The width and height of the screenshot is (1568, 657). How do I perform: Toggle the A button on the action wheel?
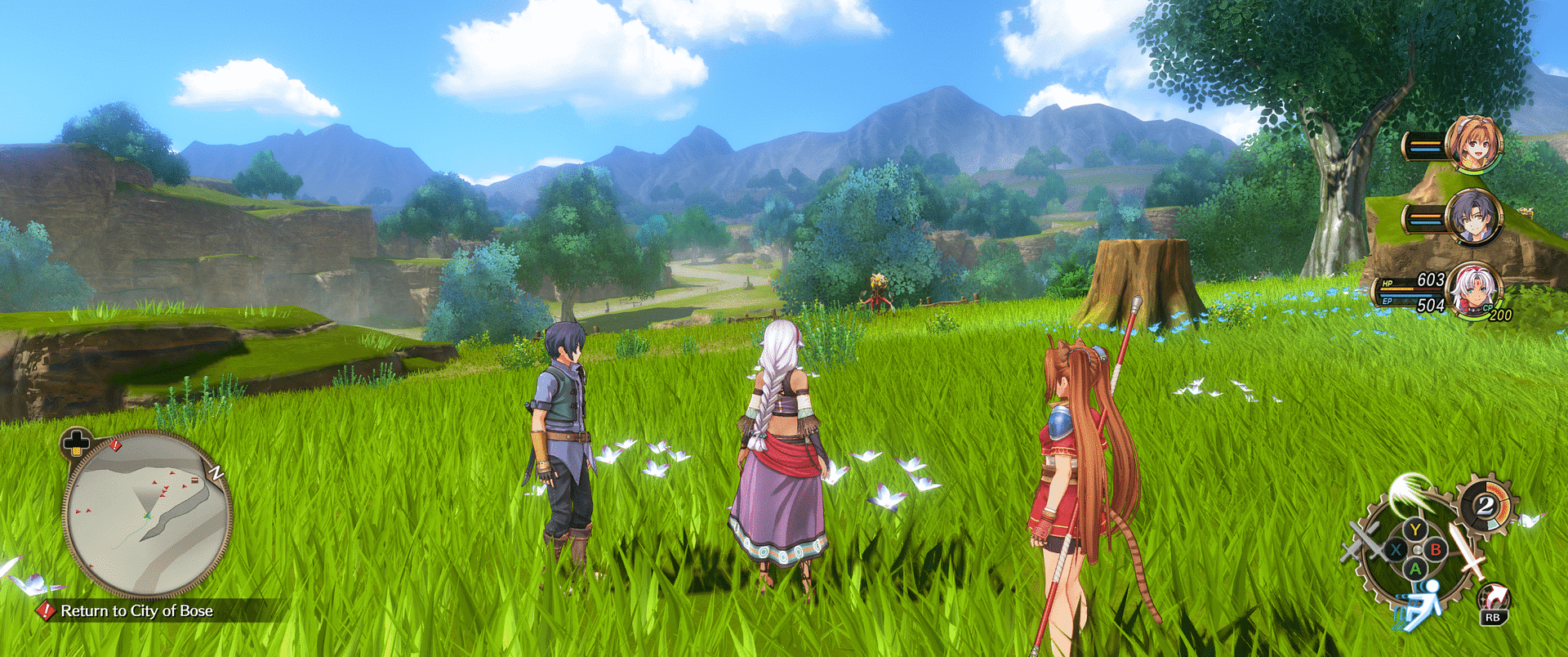(1414, 568)
